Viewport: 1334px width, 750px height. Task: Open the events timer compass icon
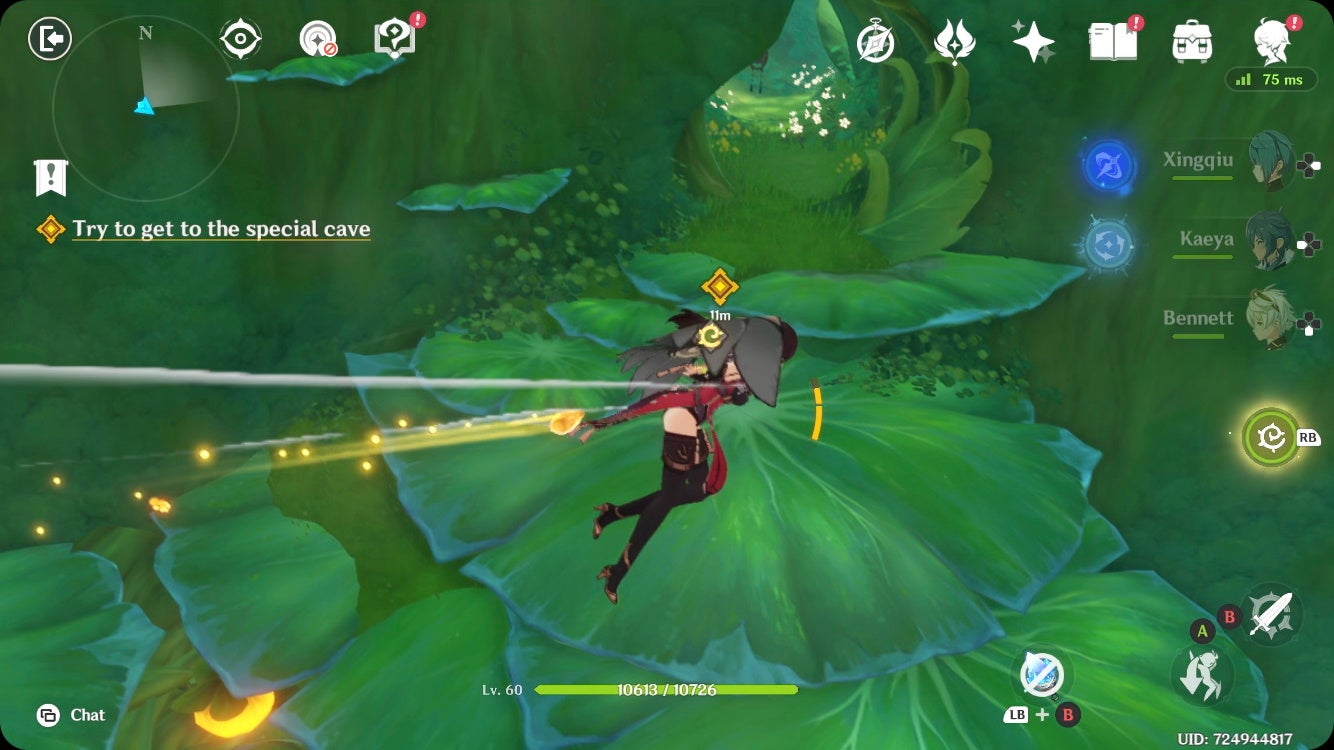pyautogui.click(x=875, y=40)
